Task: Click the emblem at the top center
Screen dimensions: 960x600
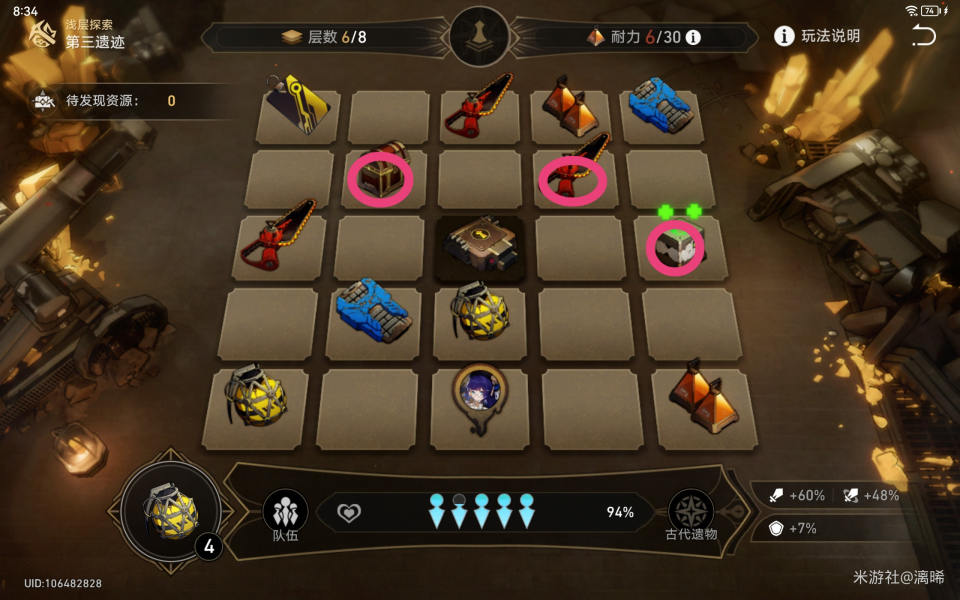Action: coord(479,36)
